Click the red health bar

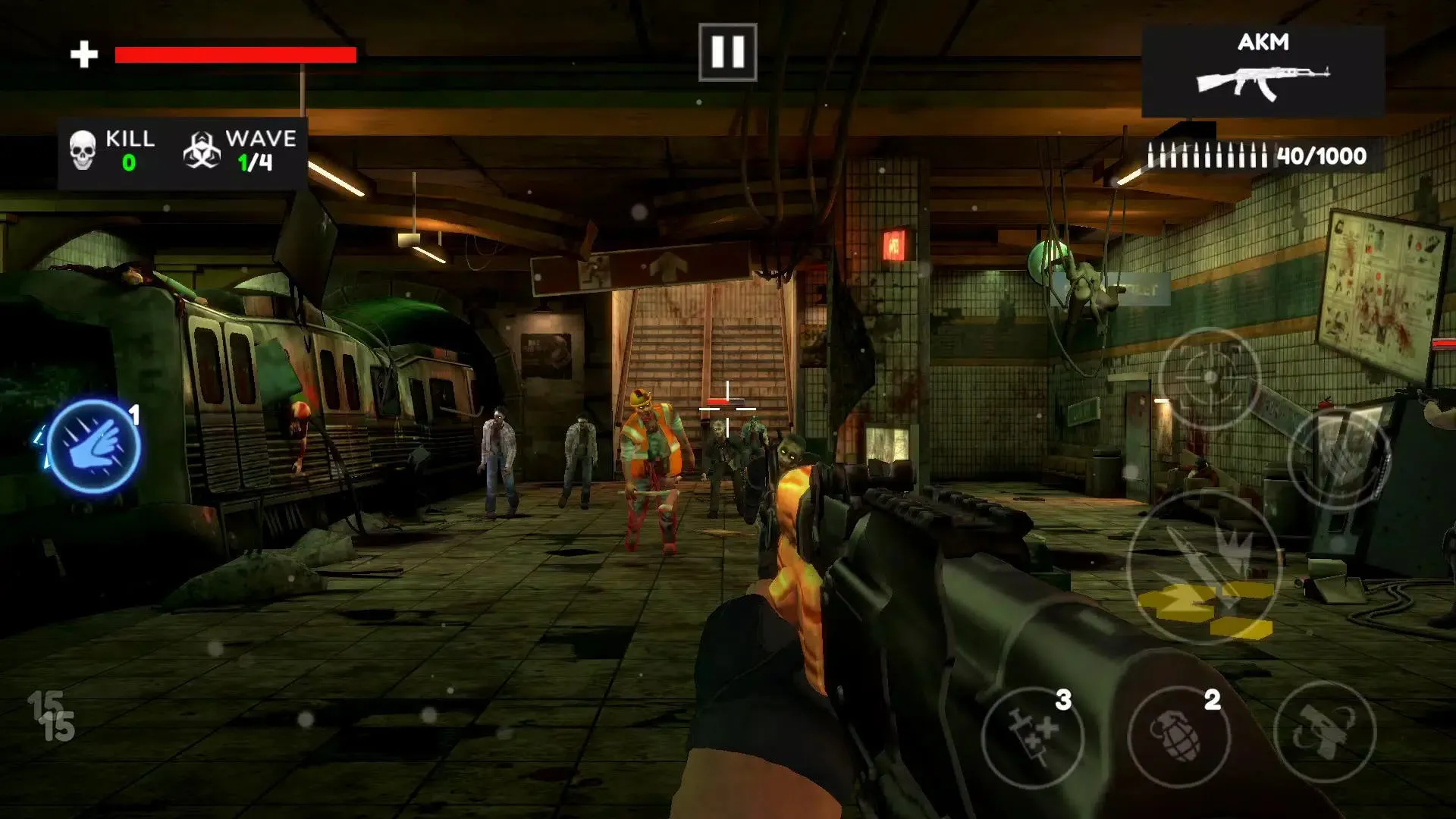pos(235,53)
